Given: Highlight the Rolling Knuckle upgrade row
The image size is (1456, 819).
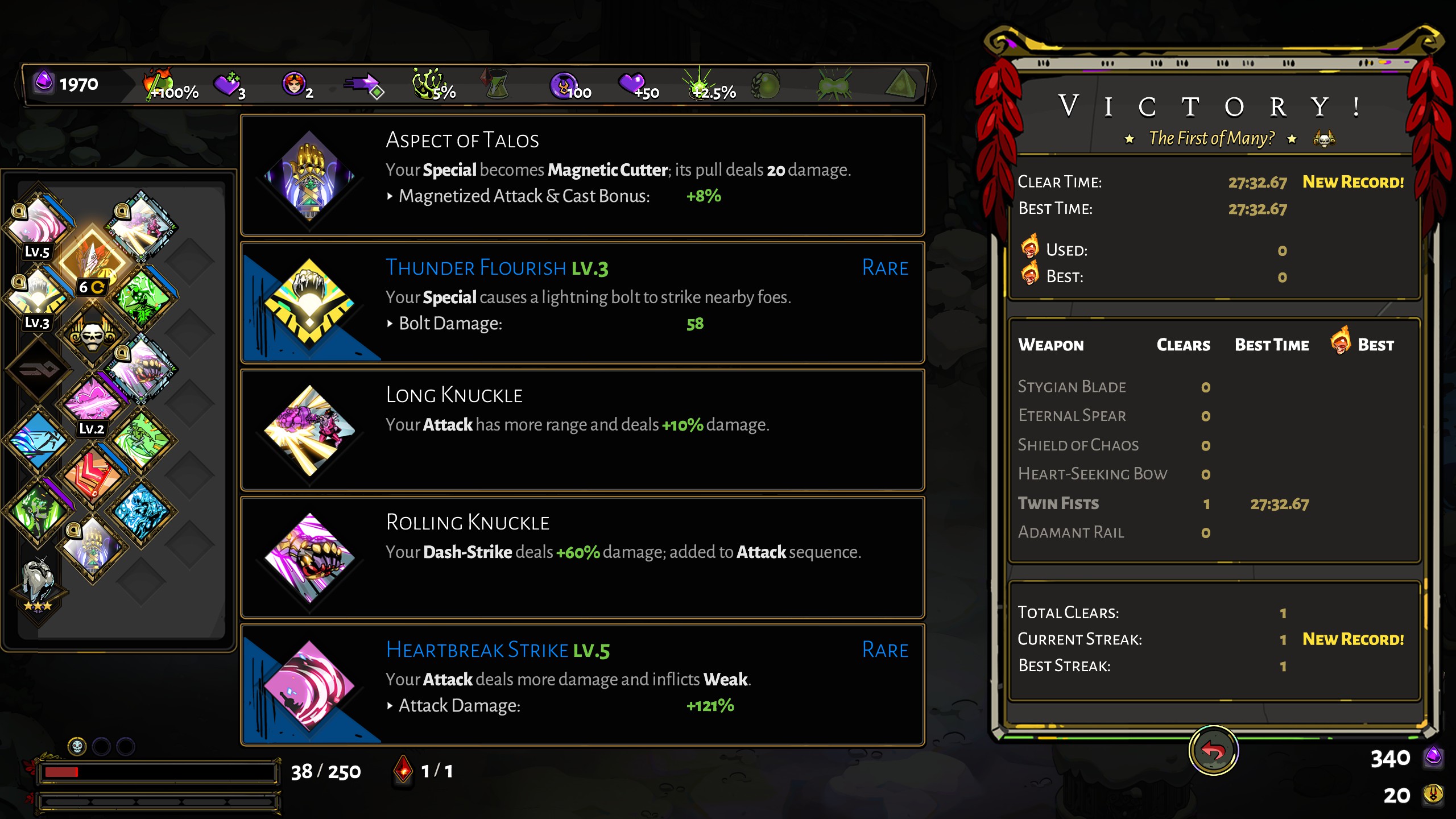Looking at the screenshot, I should 582,557.
